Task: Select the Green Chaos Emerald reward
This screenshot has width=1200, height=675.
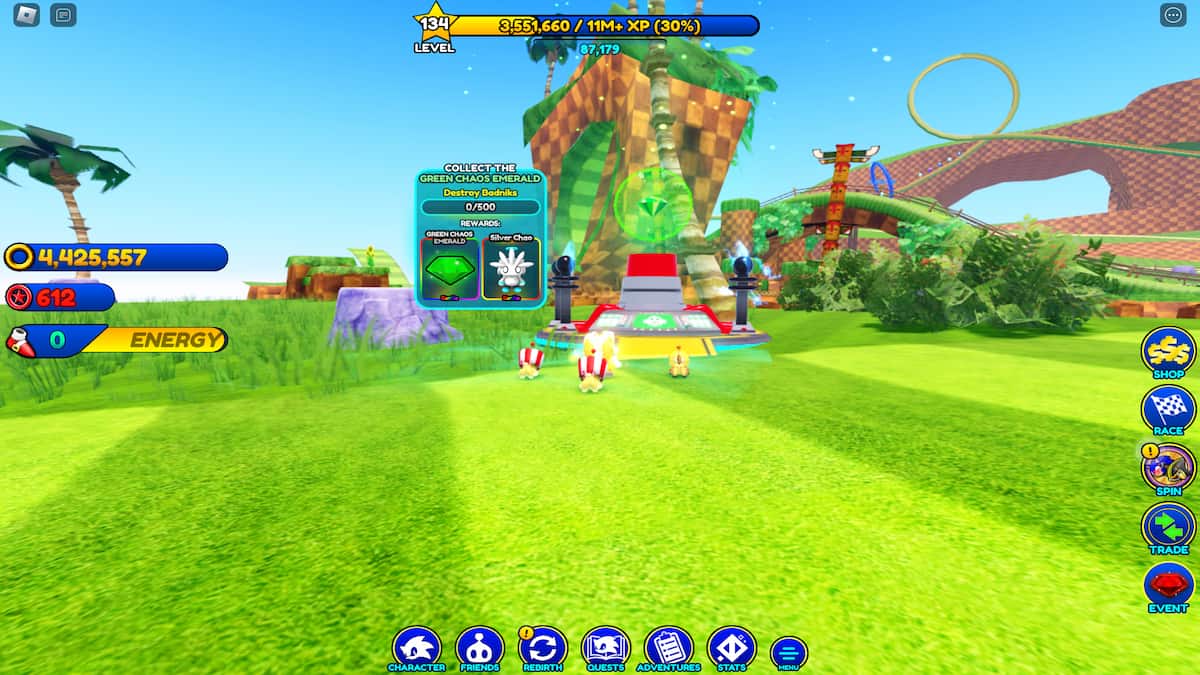Action: pos(450,267)
